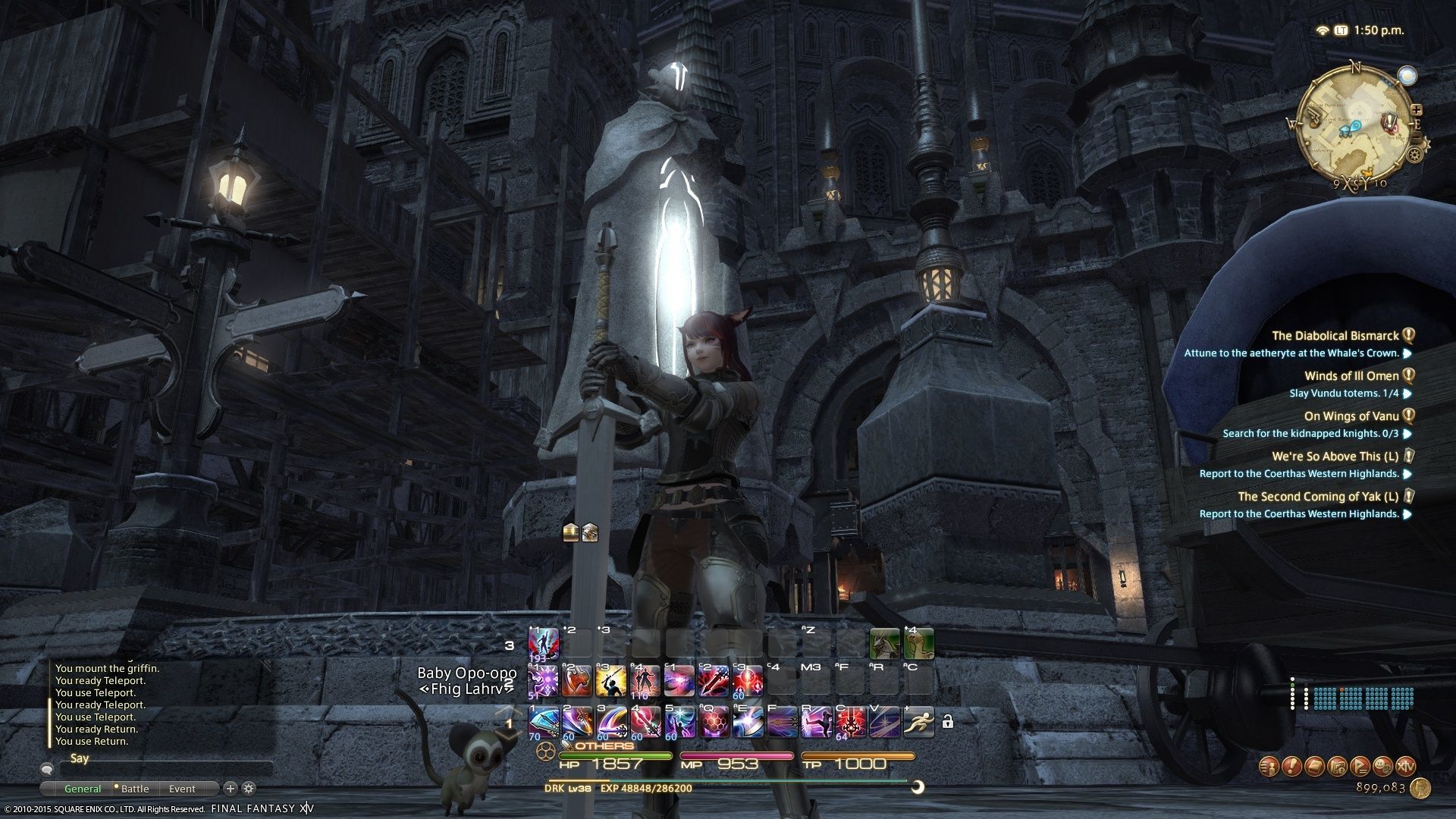Select The Second Coming of Yak quest
The image size is (1456, 819).
click(1318, 497)
